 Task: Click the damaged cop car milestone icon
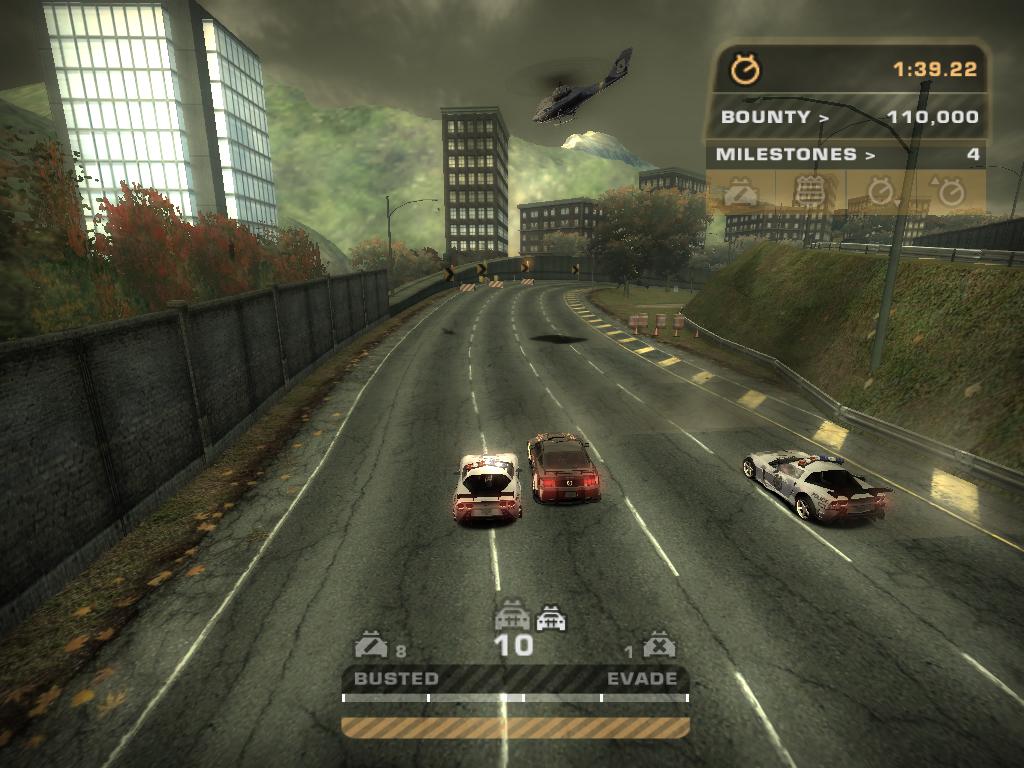coord(741,191)
